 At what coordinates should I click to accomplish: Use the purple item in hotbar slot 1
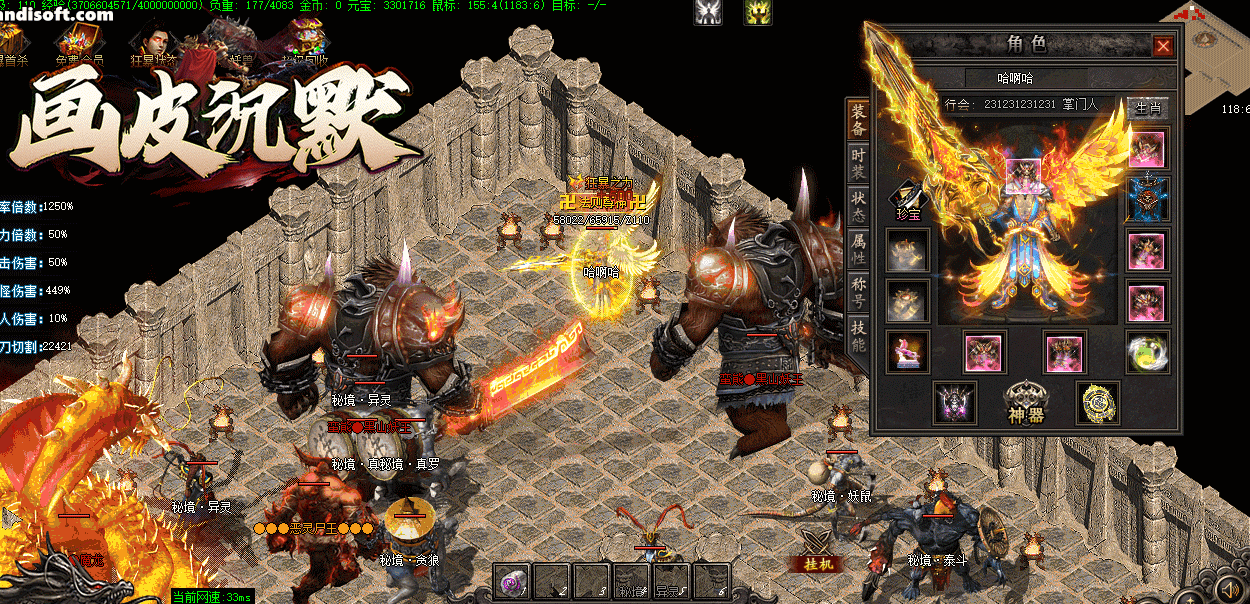512,580
